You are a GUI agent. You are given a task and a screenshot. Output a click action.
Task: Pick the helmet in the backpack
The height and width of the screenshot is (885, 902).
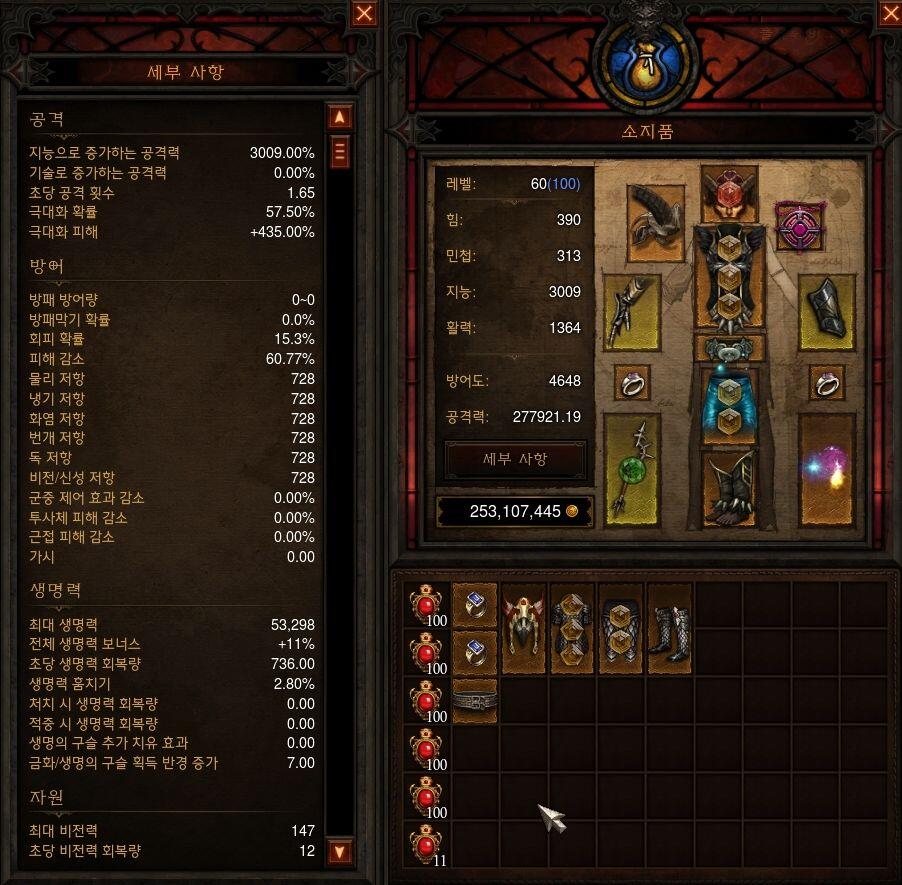pyautogui.click(x=524, y=628)
